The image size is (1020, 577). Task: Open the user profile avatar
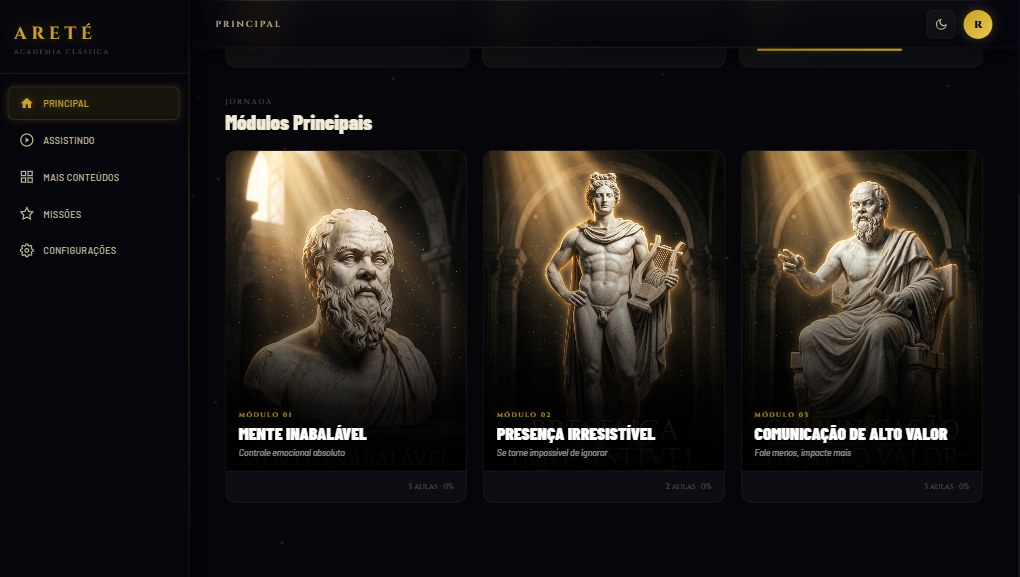coord(977,24)
